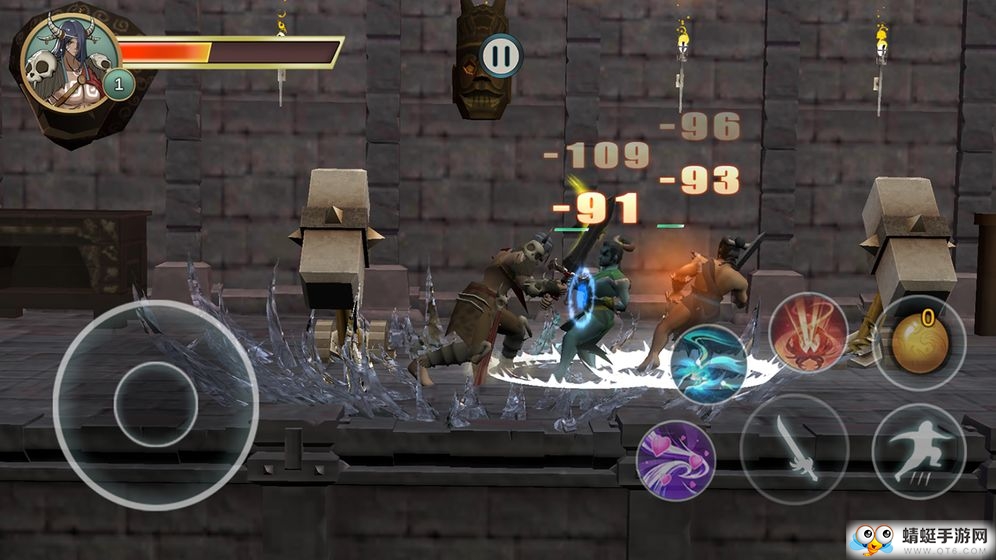
Task: Activate the pink hearts skill
Action: coord(675,461)
